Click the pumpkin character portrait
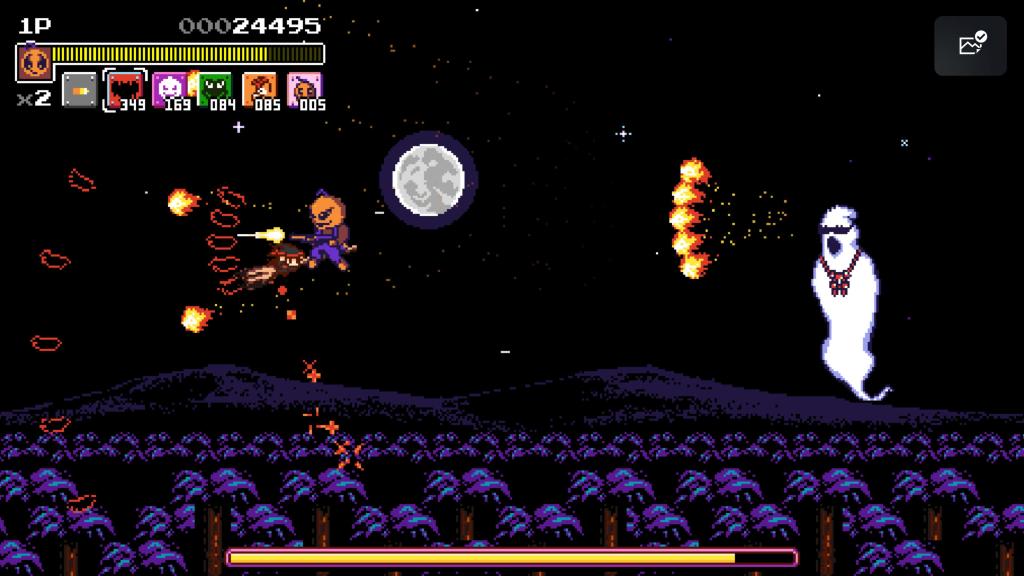This screenshot has width=1024, height=576. [34, 63]
